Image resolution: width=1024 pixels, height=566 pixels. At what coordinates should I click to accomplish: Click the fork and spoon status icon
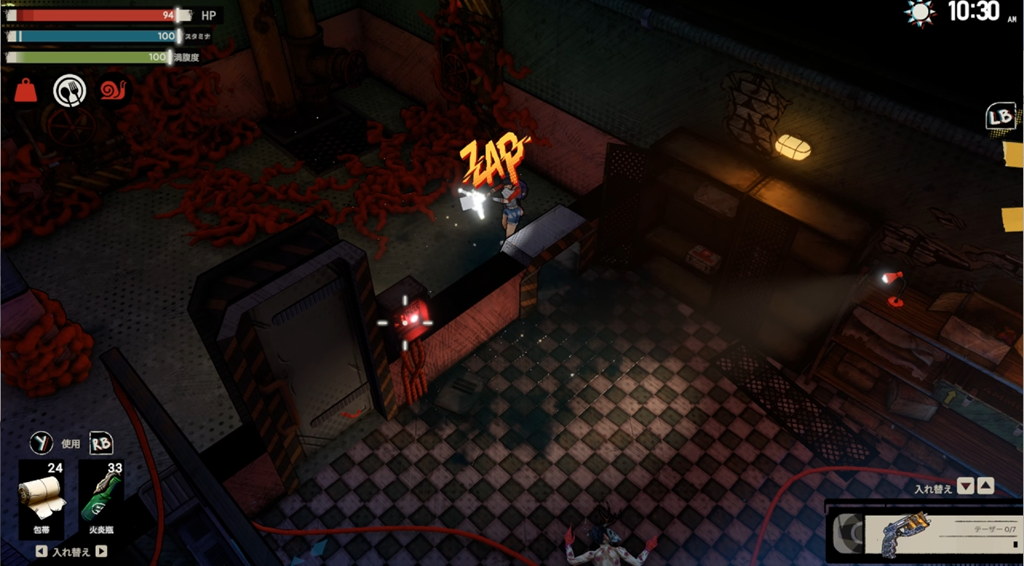pos(69,91)
